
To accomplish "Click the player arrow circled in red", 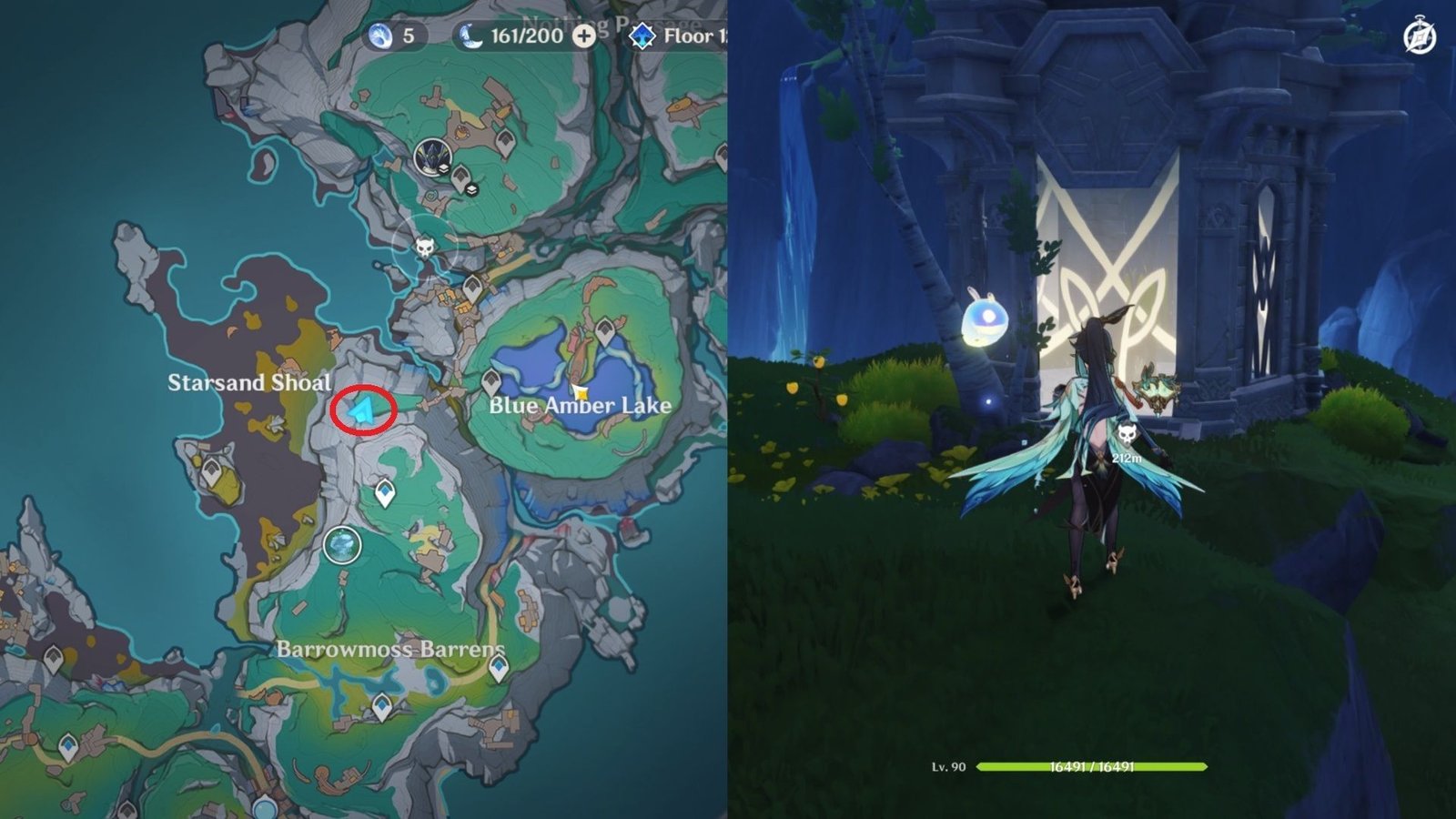I will coord(363,410).
